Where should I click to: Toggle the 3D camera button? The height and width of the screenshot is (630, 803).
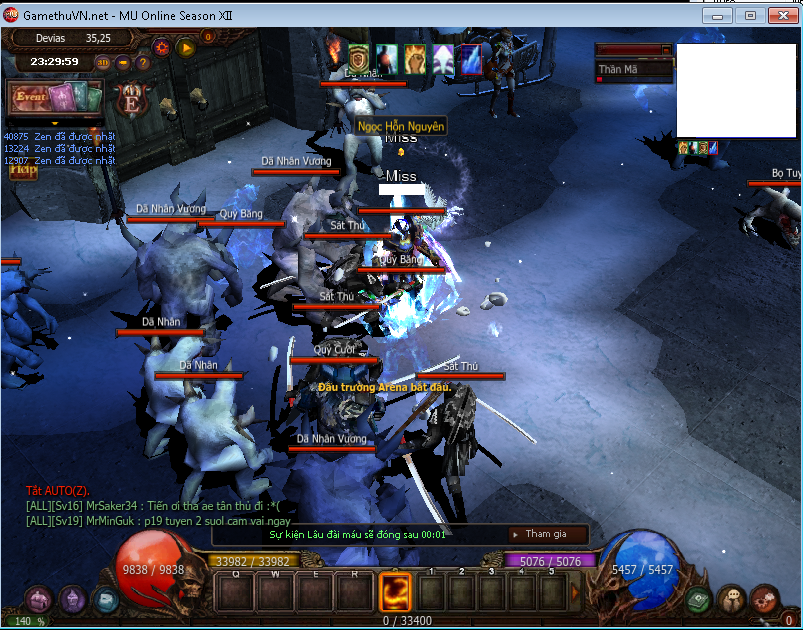pos(104,62)
